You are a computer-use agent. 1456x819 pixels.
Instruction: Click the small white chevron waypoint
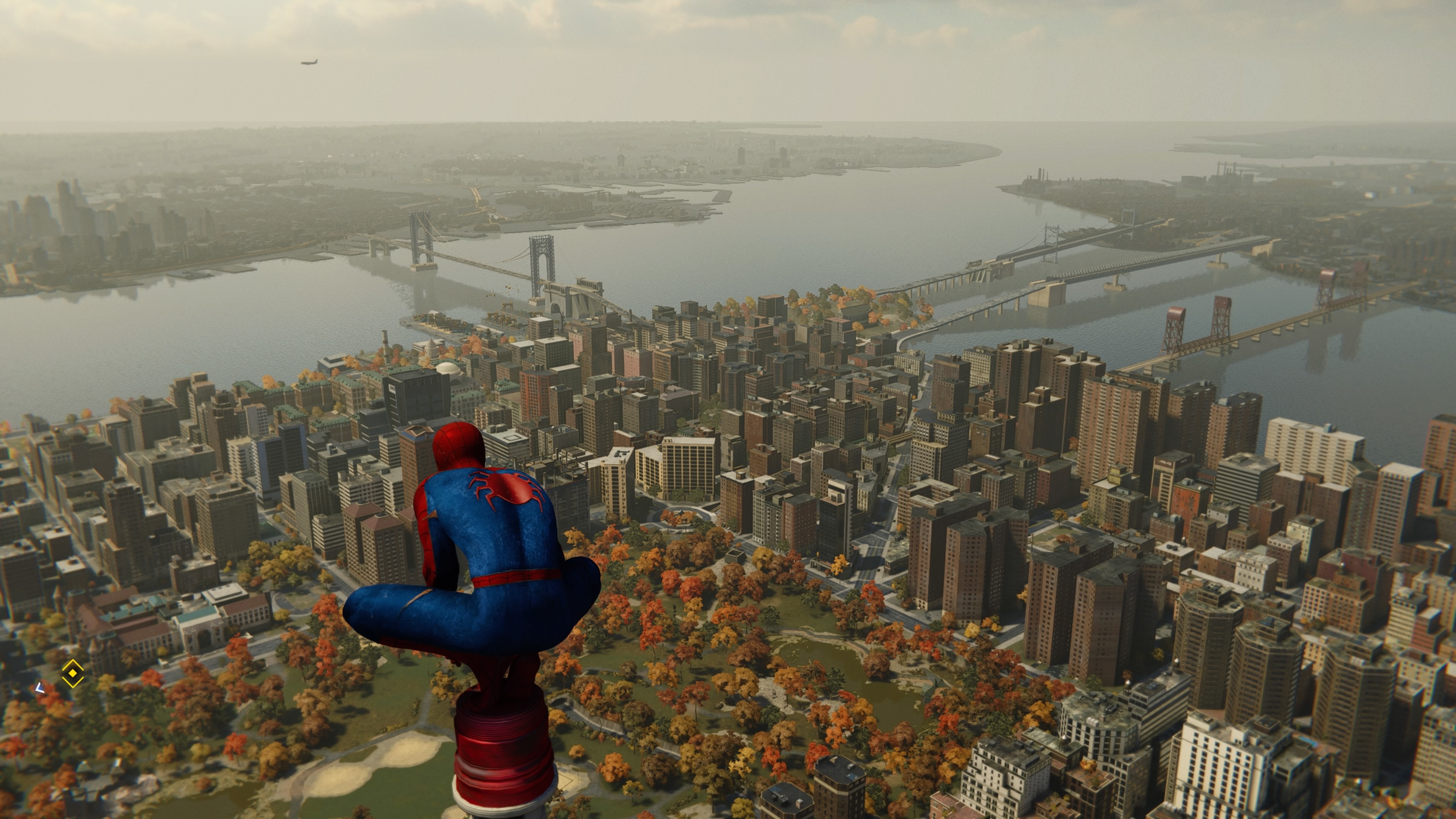click(39, 688)
